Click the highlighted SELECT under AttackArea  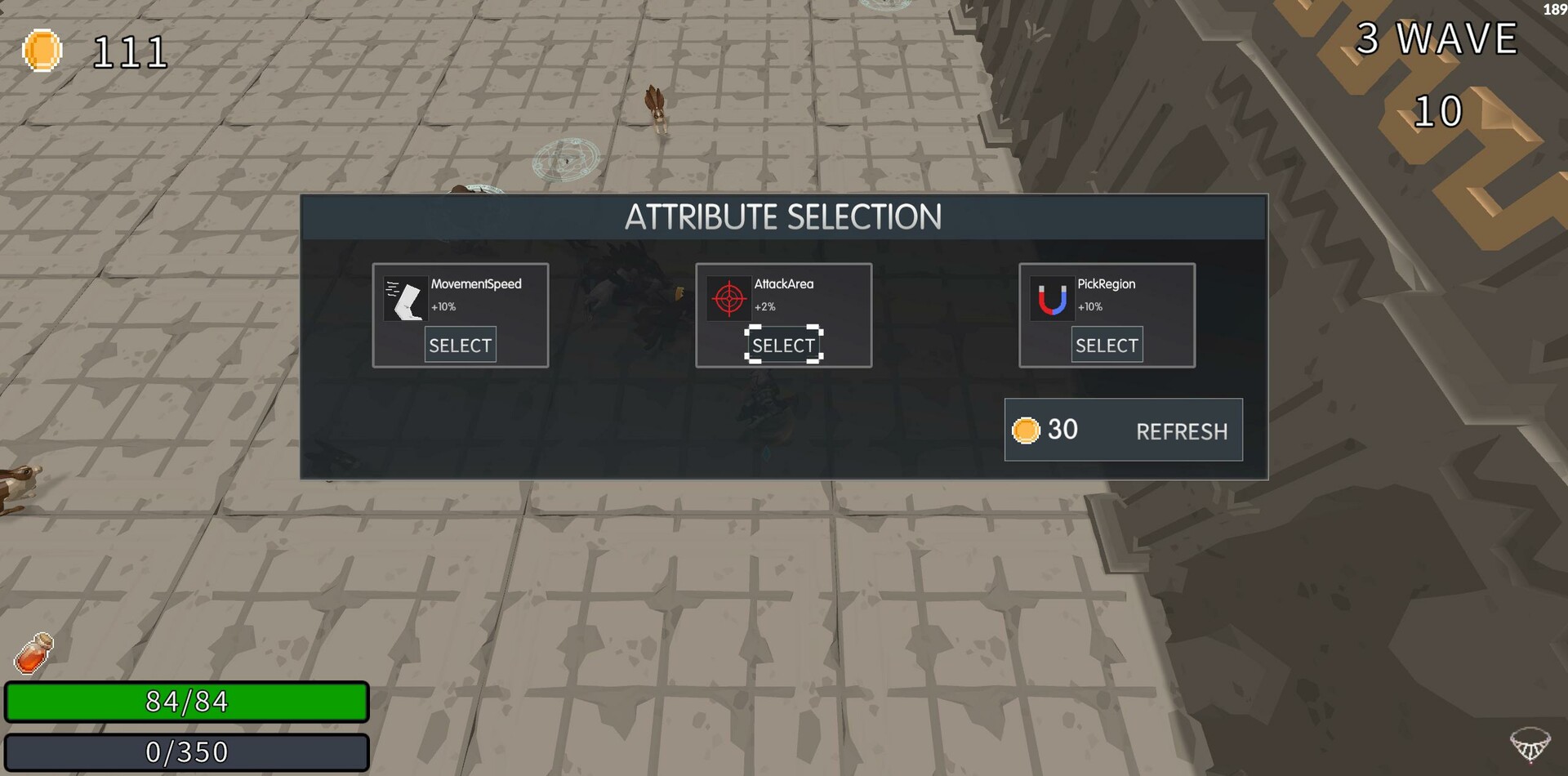click(783, 344)
